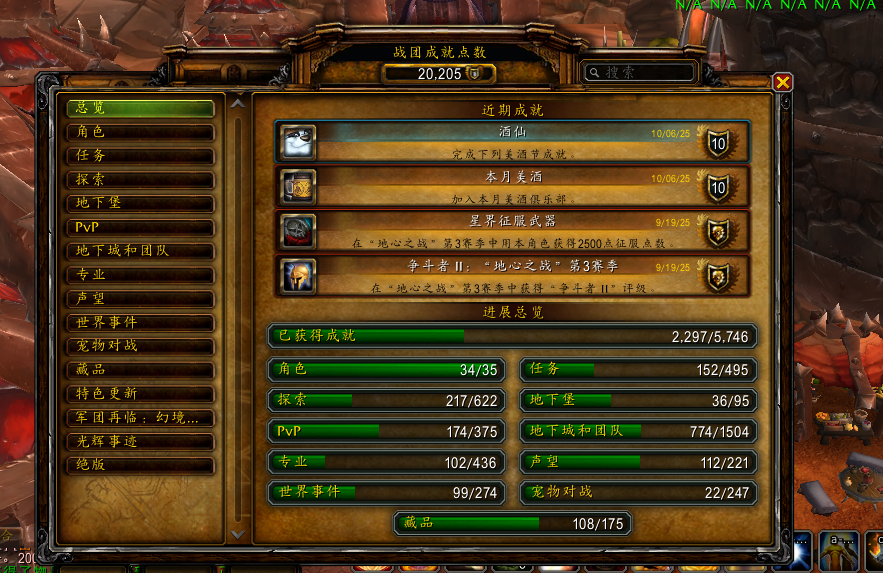Open the PvP category in the sidebar
Viewport: 883px width, 573px height.
[x=140, y=227]
